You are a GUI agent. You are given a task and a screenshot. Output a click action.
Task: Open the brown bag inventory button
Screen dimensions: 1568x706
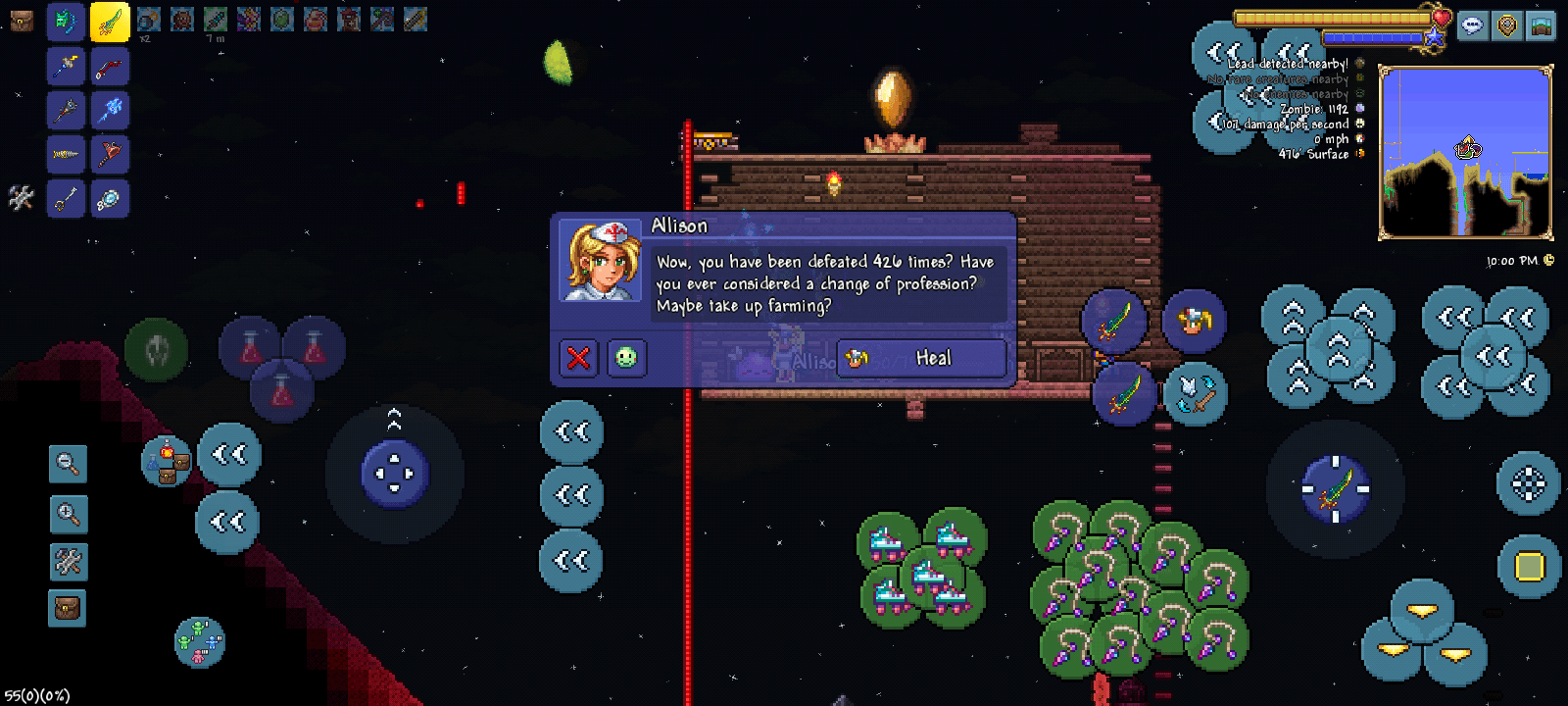[x=68, y=608]
